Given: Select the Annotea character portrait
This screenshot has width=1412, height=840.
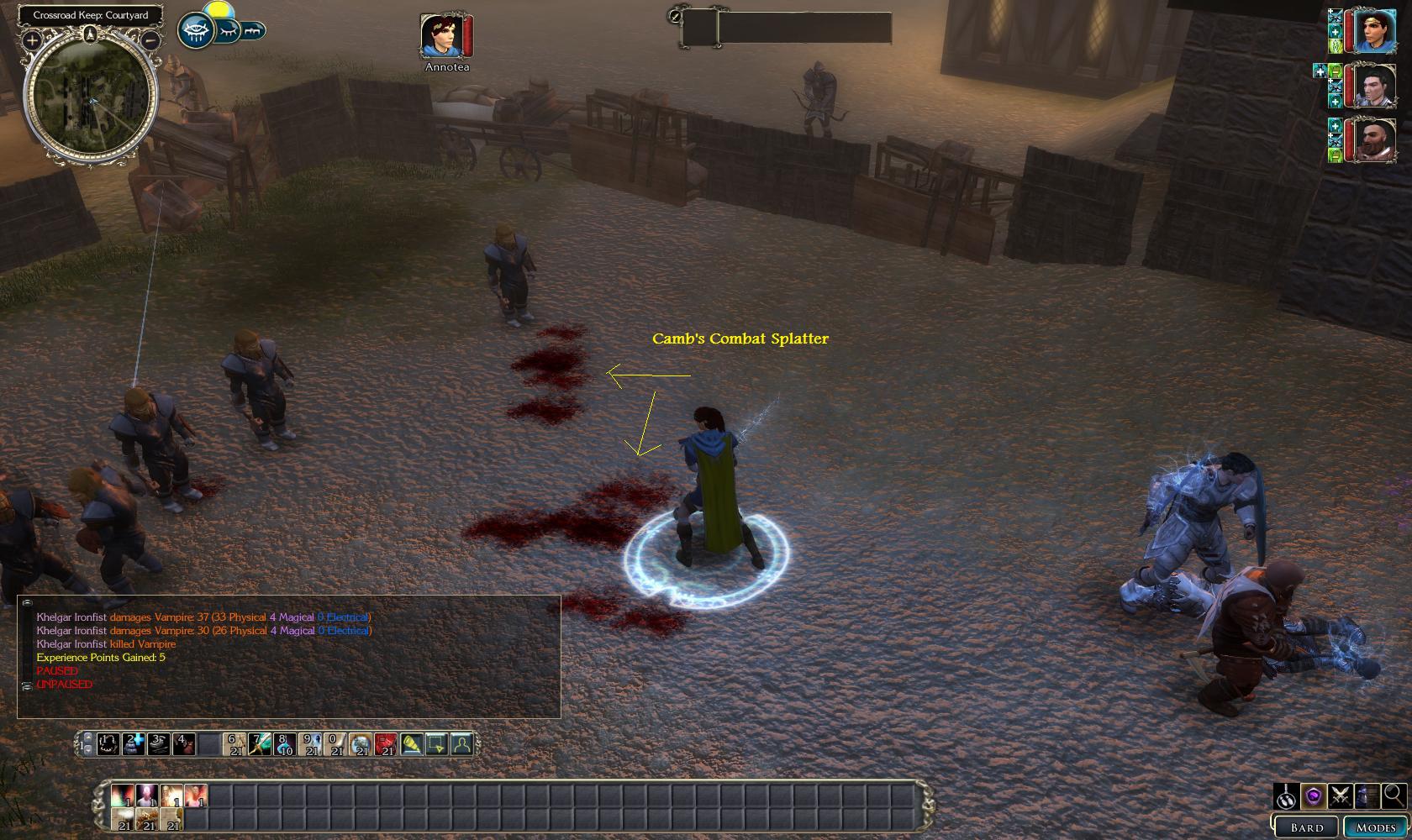Looking at the screenshot, I should coord(441,36).
